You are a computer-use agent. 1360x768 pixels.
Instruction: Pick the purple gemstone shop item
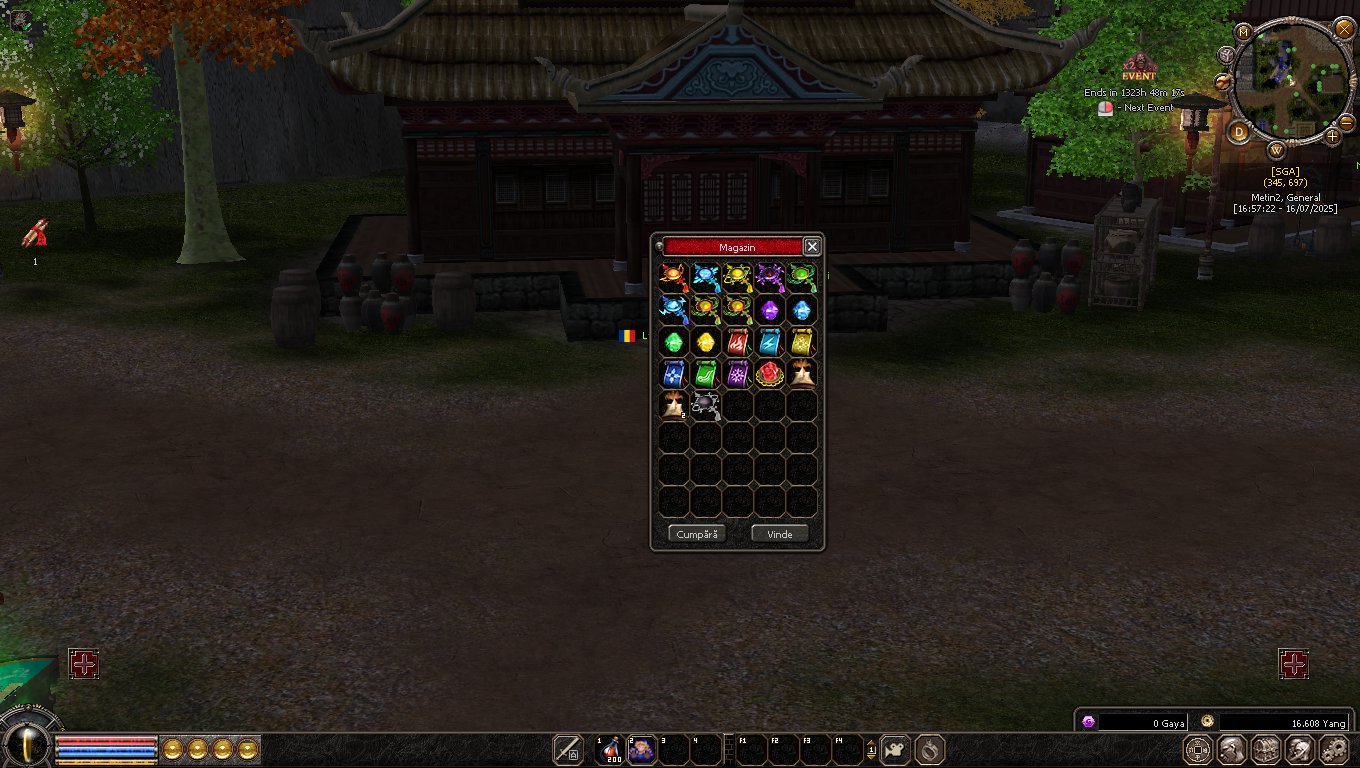(x=770, y=310)
